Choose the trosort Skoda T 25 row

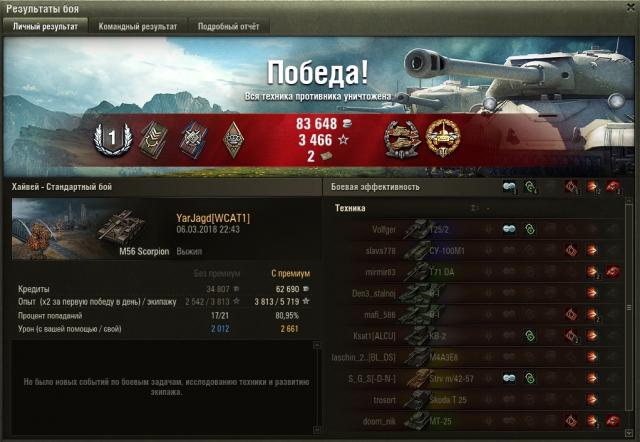point(480,398)
